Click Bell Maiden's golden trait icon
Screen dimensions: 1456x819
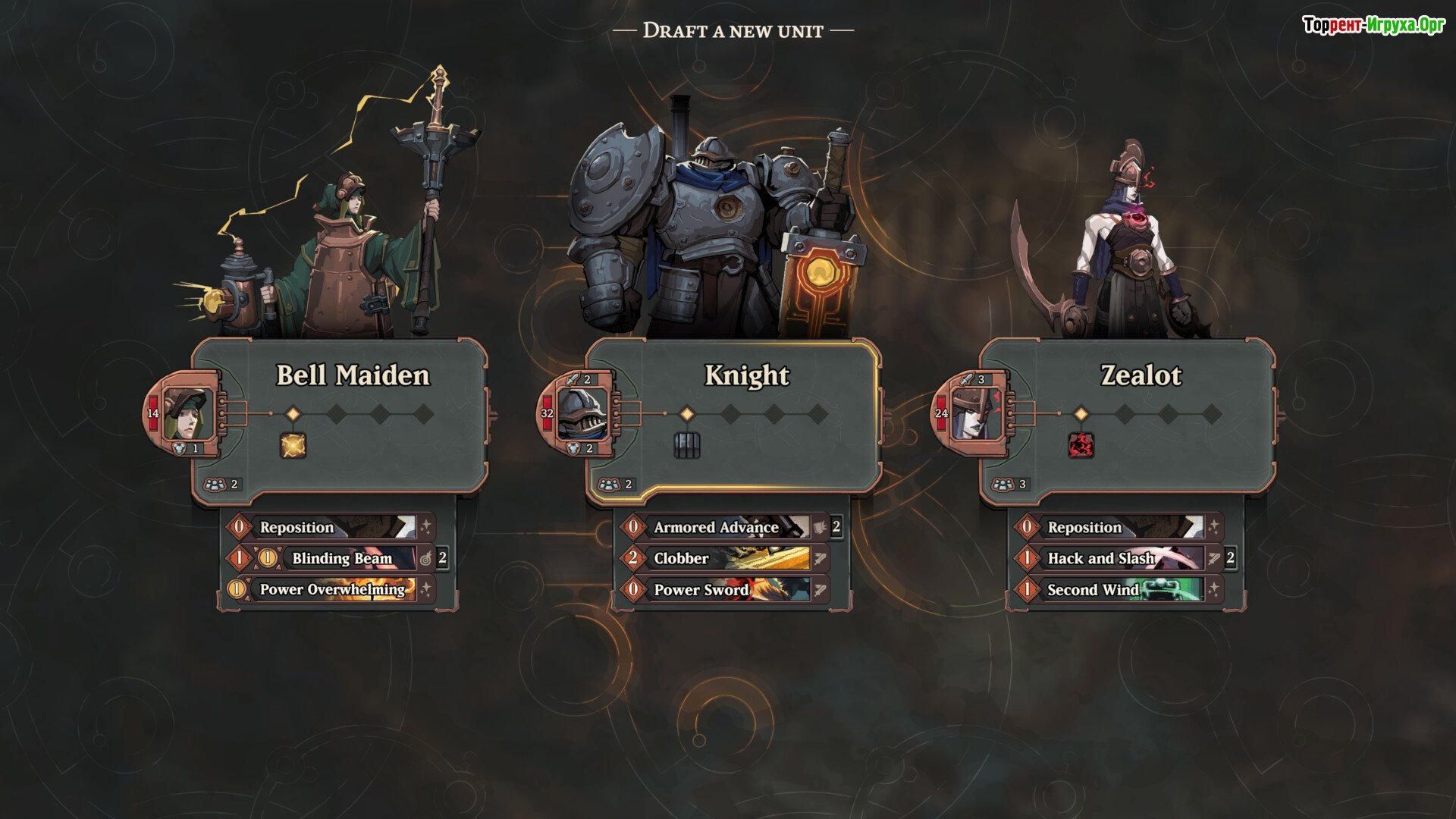[293, 445]
